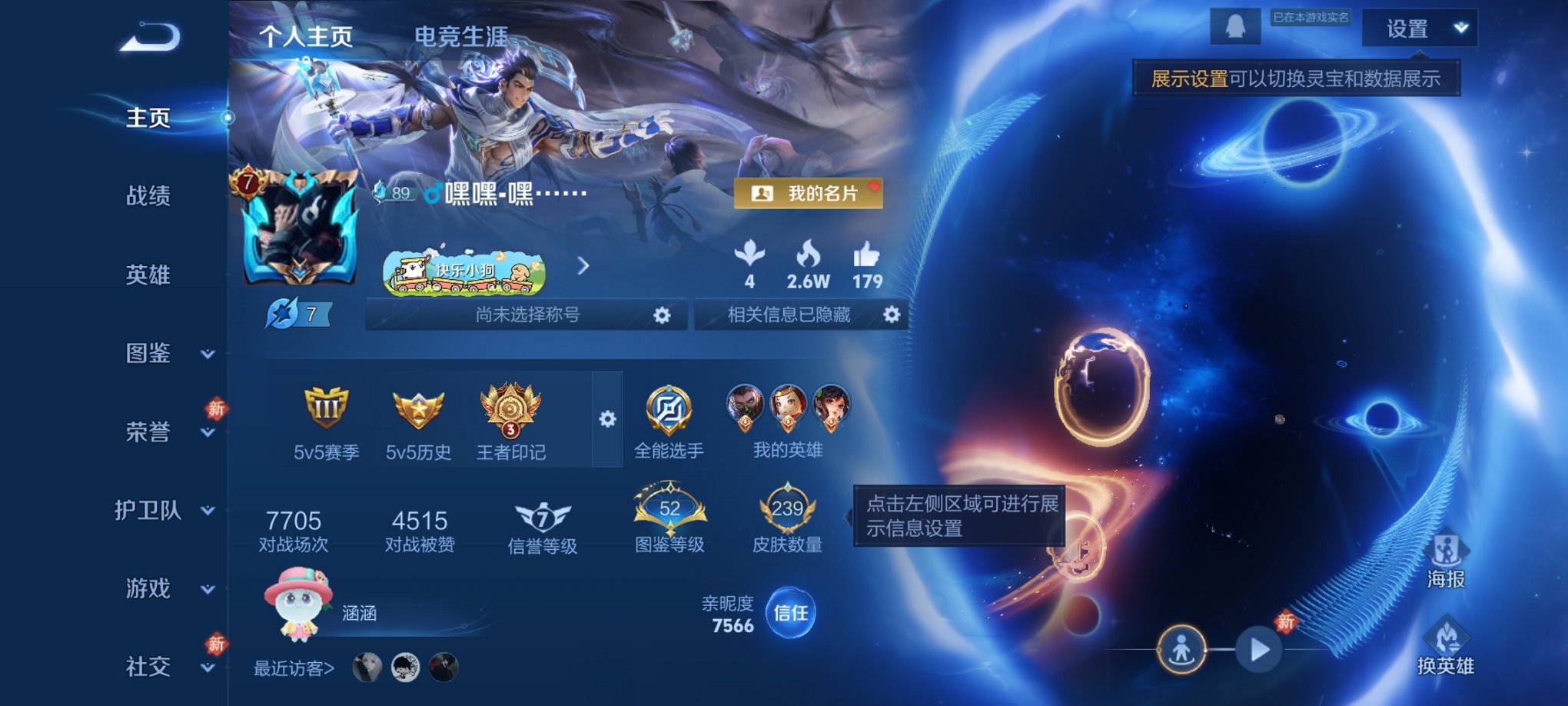This screenshot has width=1568, height=706.
Task: Open the 设置 dropdown arrow
Action: (x=1459, y=28)
